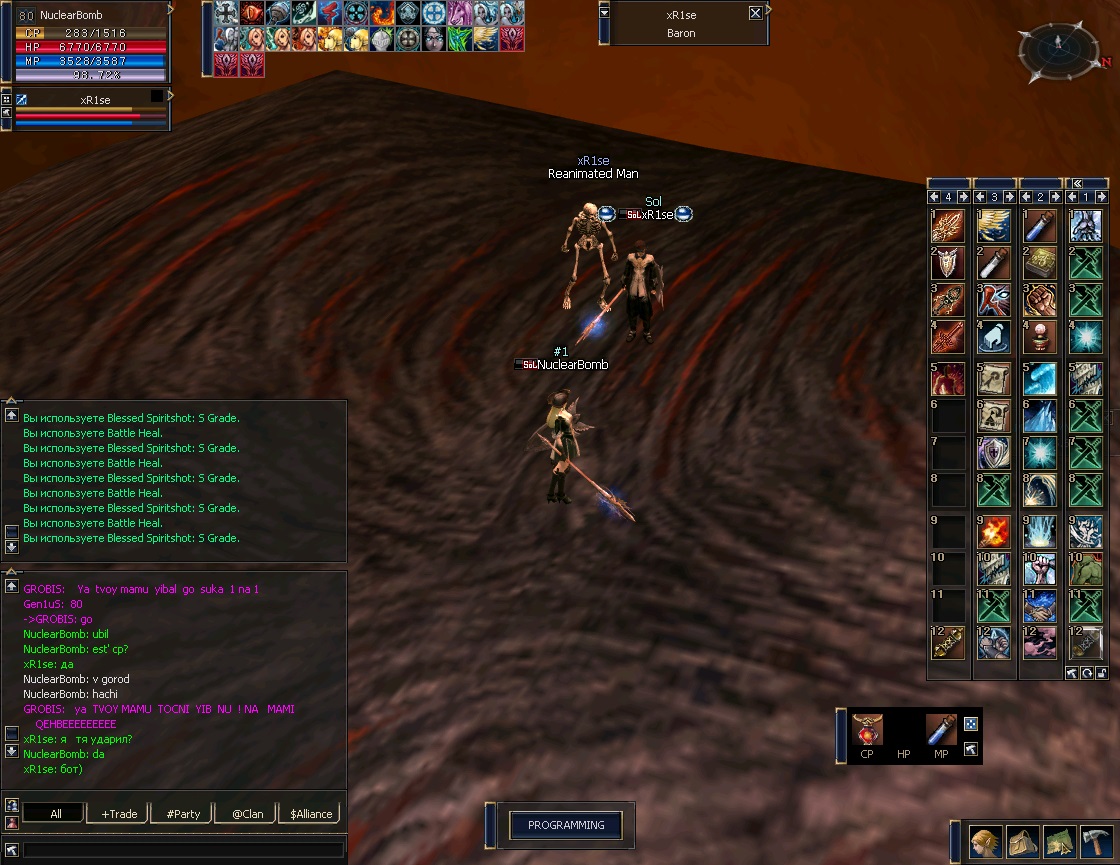The width and height of the screenshot is (1120, 865).
Task: Show the All chat tab
Action: [55, 813]
